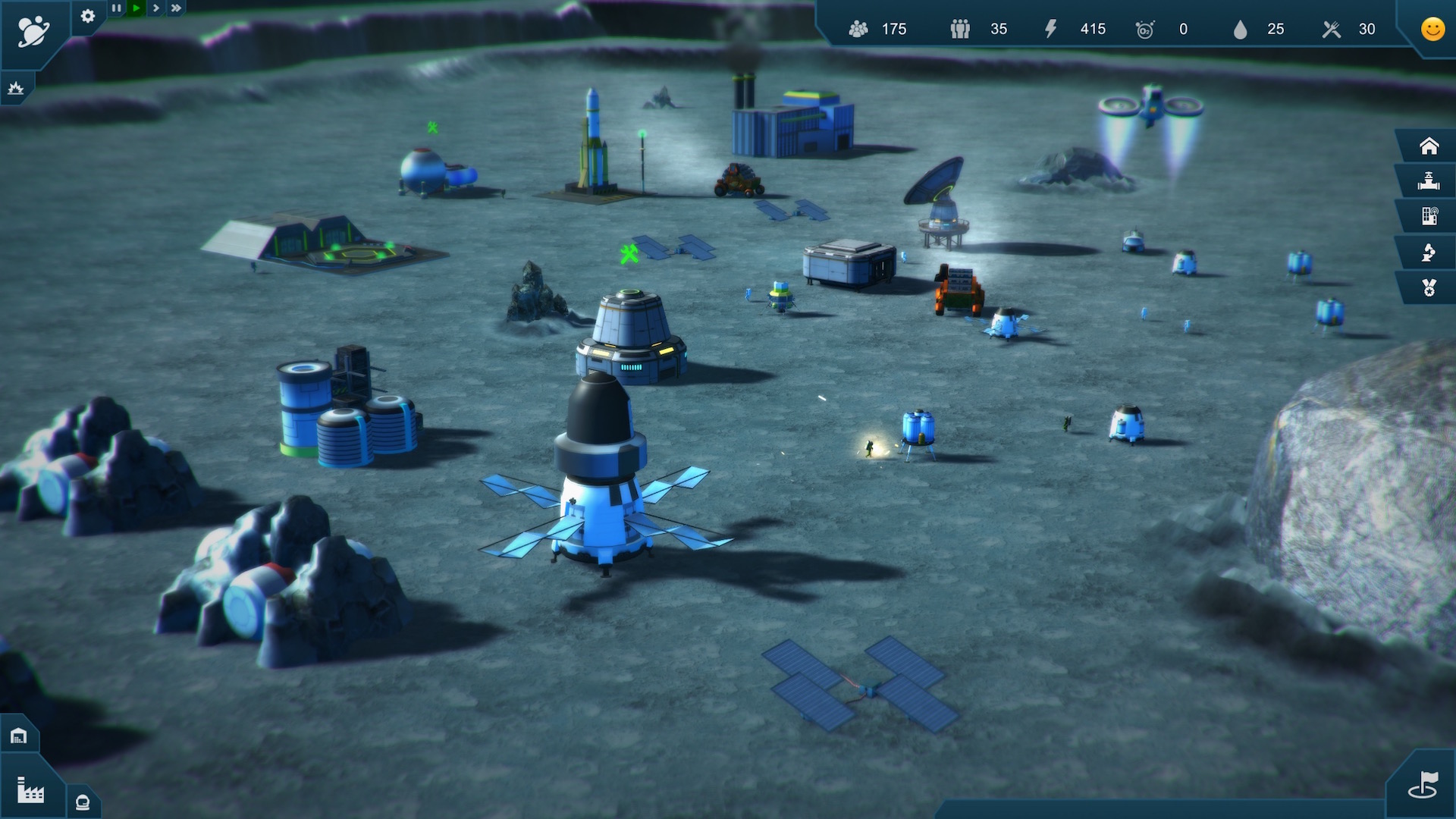Select the home icon on right sidebar
Image resolution: width=1456 pixels, height=819 pixels.
[1429, 146]
